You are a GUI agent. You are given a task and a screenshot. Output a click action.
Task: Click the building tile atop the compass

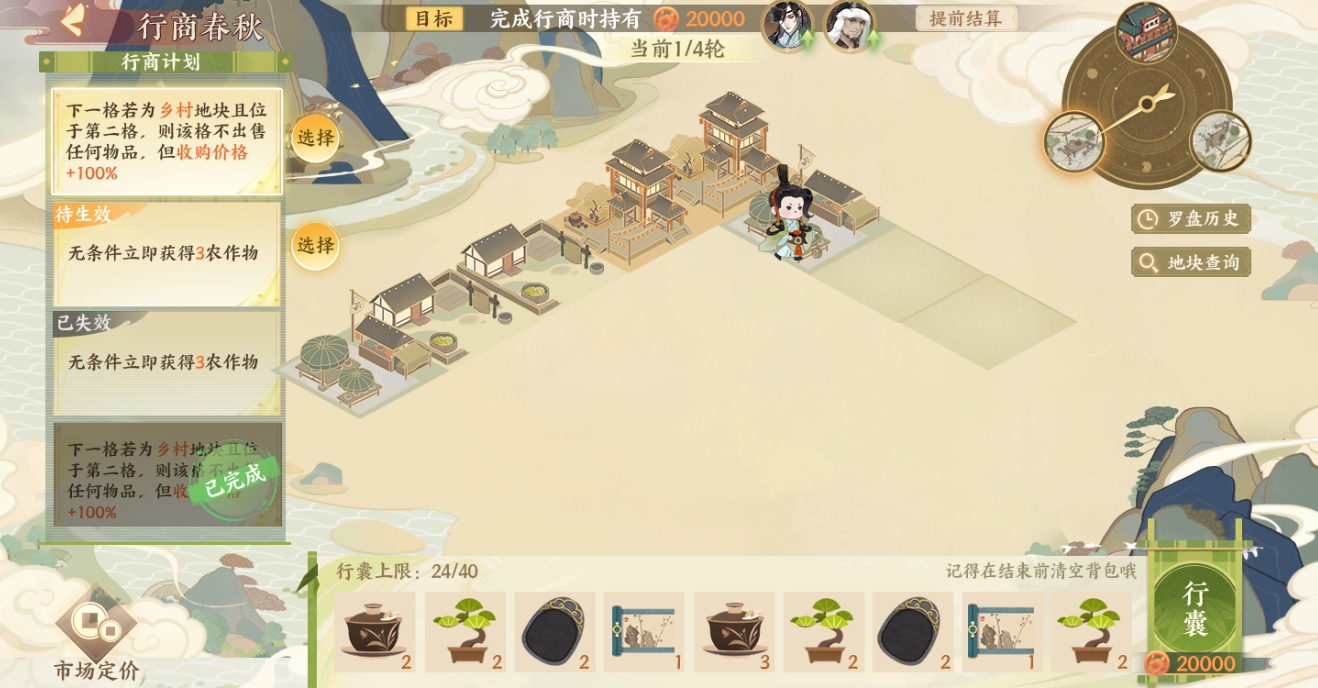click(x=1146, y=33)
